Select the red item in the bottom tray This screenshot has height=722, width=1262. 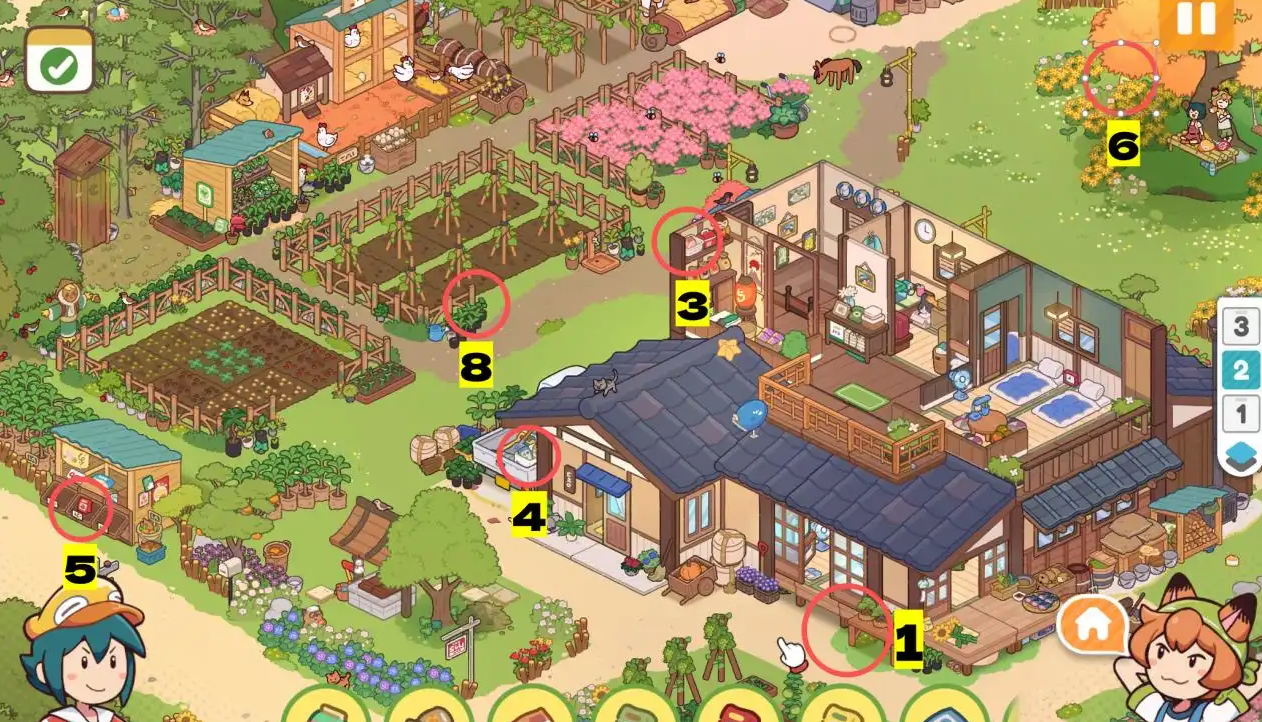pyautogui.click(x=737, y=710)
